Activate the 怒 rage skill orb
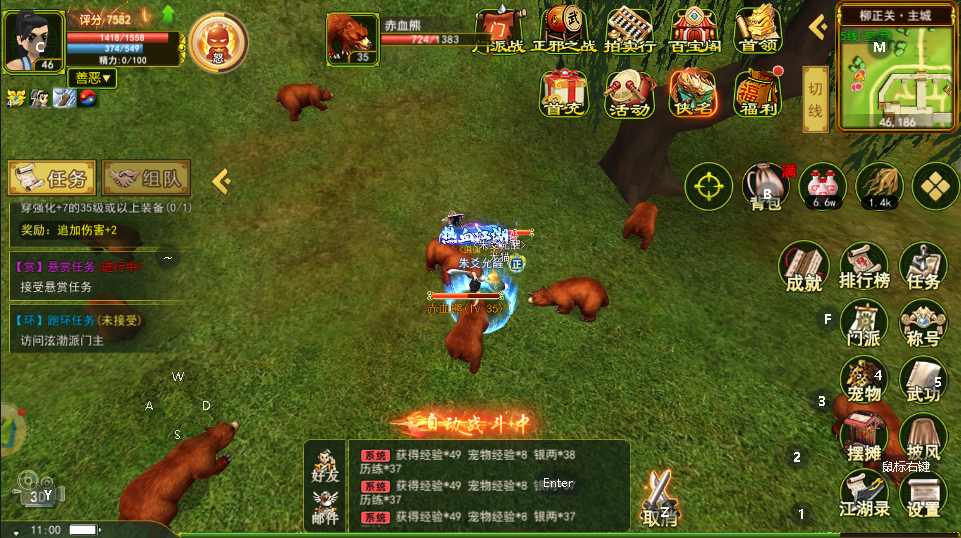This screenshot has height=538, width=961. 213,42
